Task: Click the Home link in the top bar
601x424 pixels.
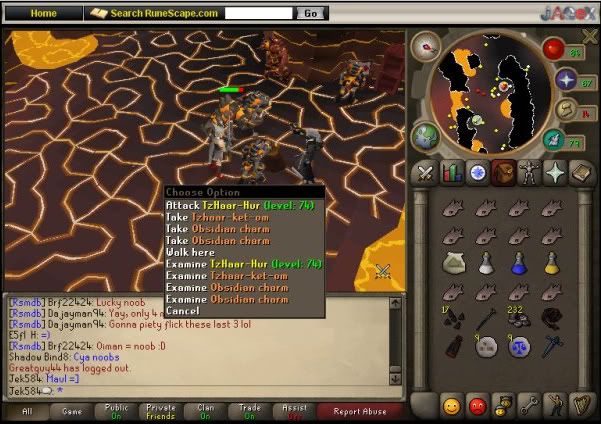Action: pos(44,13)
